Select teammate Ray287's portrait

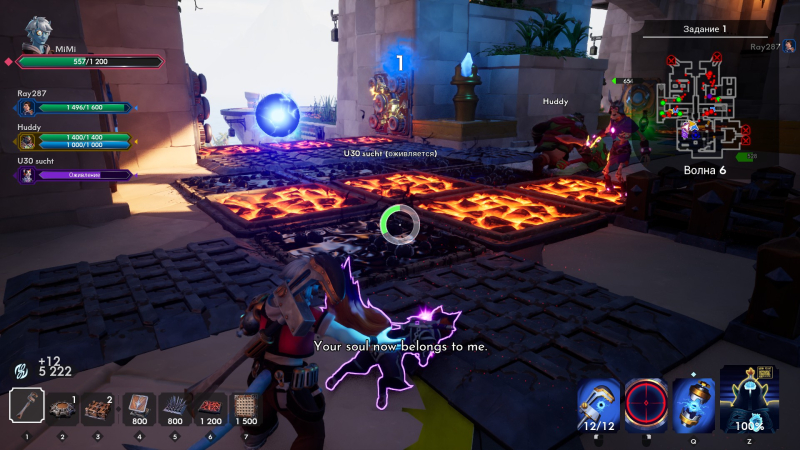26,108
